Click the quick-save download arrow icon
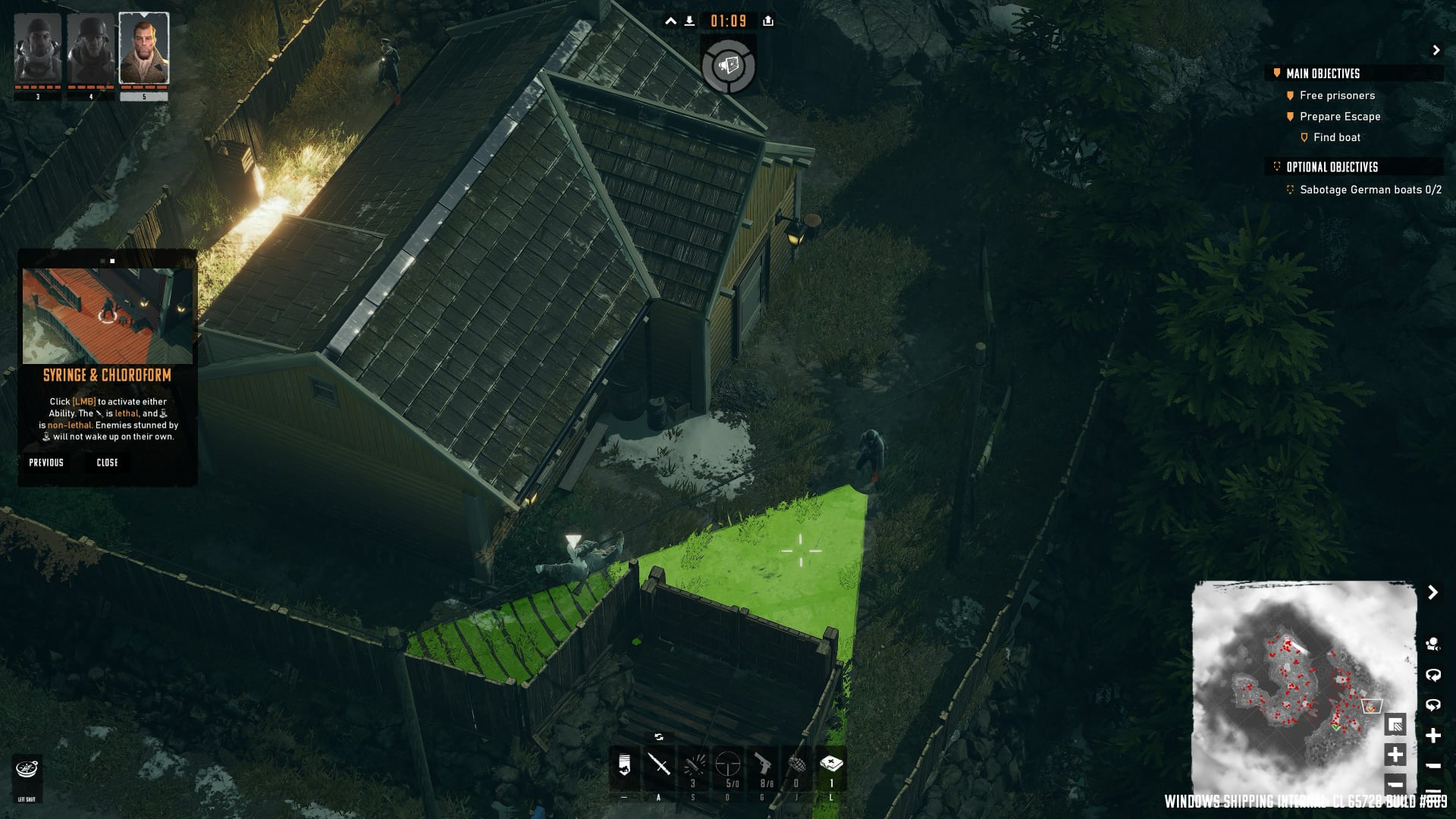 (x=689, y=21)
